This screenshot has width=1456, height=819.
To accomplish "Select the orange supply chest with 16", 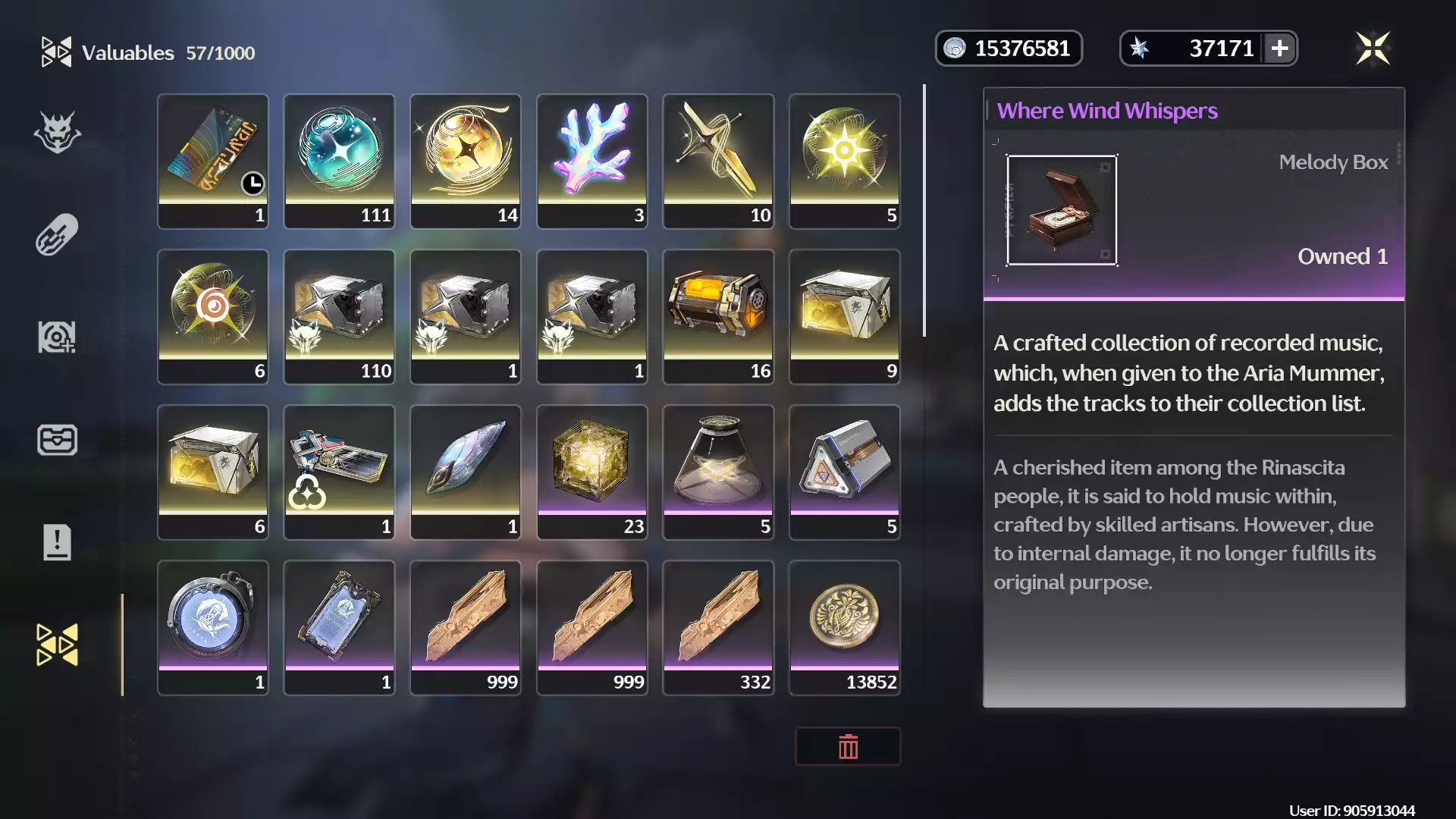I will [718, 315].
